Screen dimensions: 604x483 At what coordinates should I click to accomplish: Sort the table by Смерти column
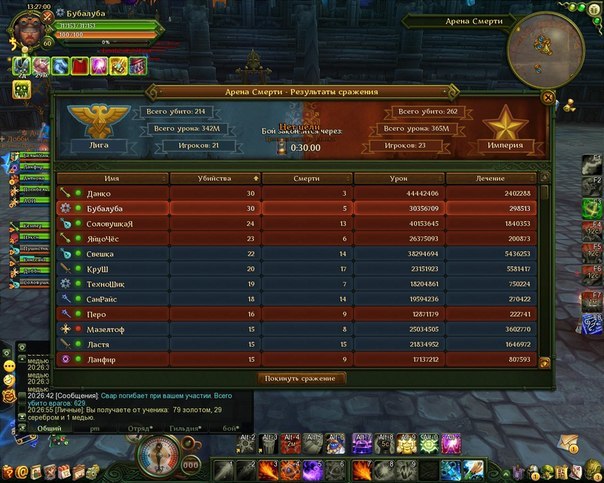tap(308, 177)
